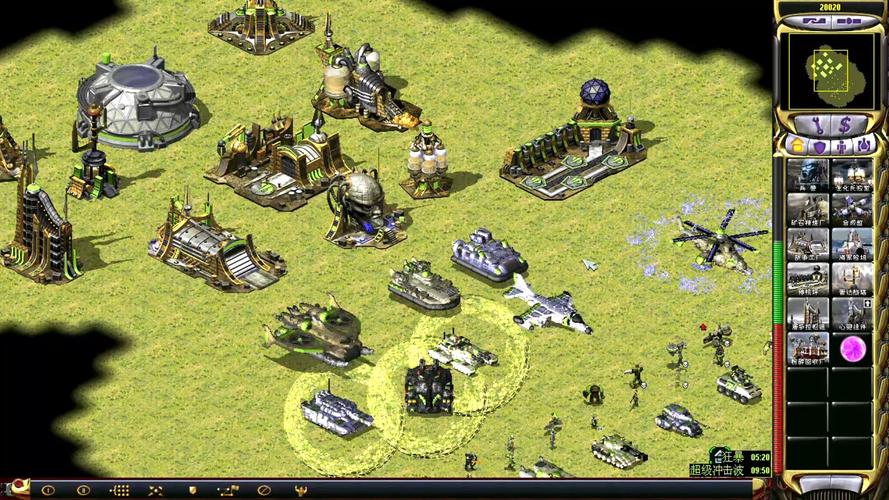Switch to the shield-icon defenses tab
889x500 pixels.
(820, 146)
